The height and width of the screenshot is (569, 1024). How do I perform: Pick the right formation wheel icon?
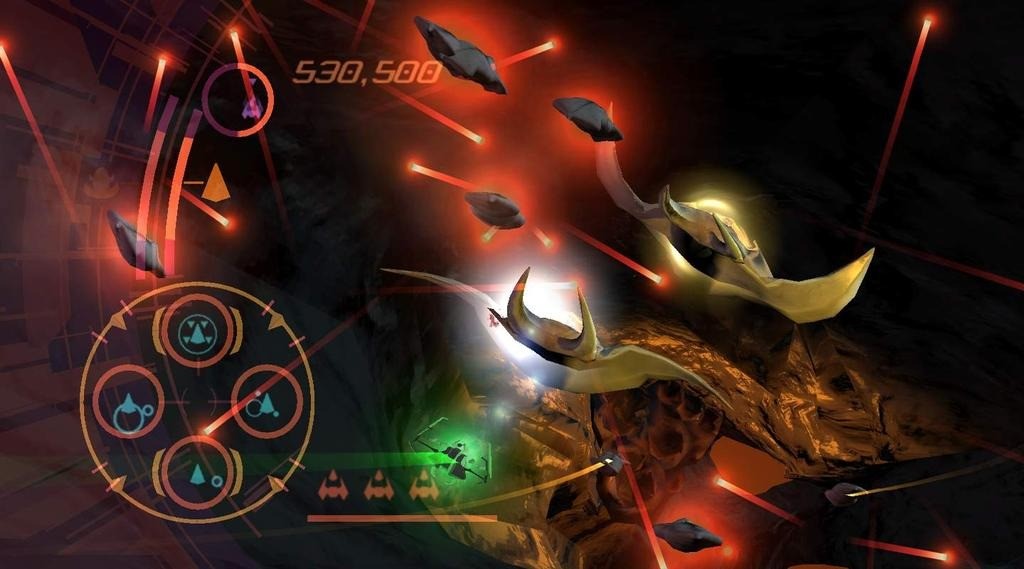coord(266,400)
